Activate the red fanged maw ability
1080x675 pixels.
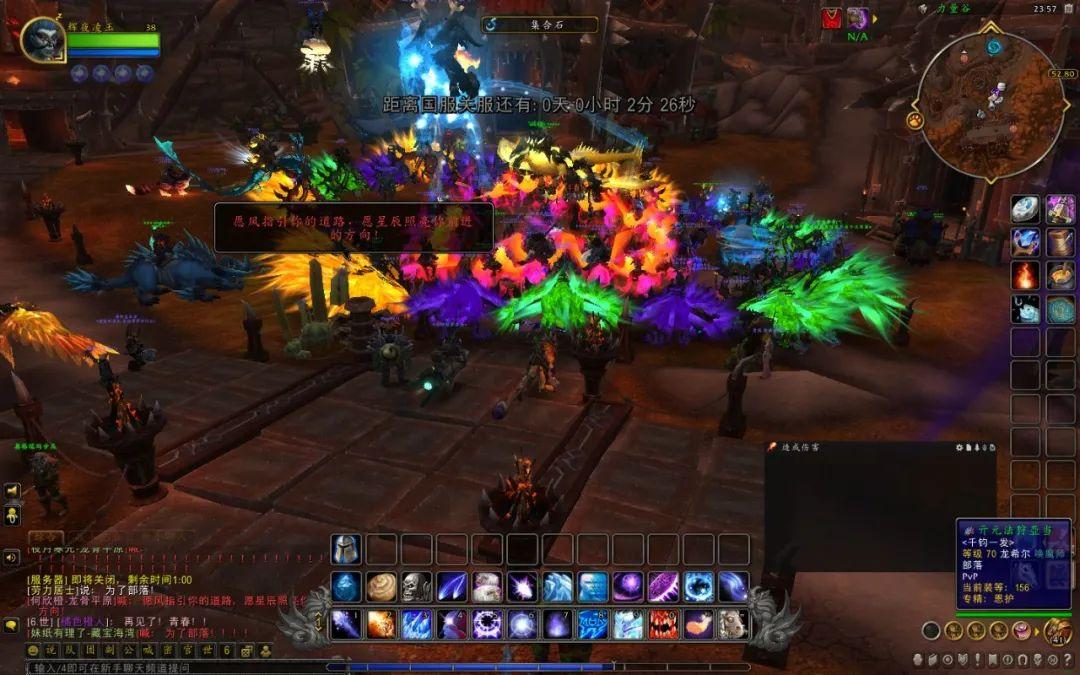point(664,624)
